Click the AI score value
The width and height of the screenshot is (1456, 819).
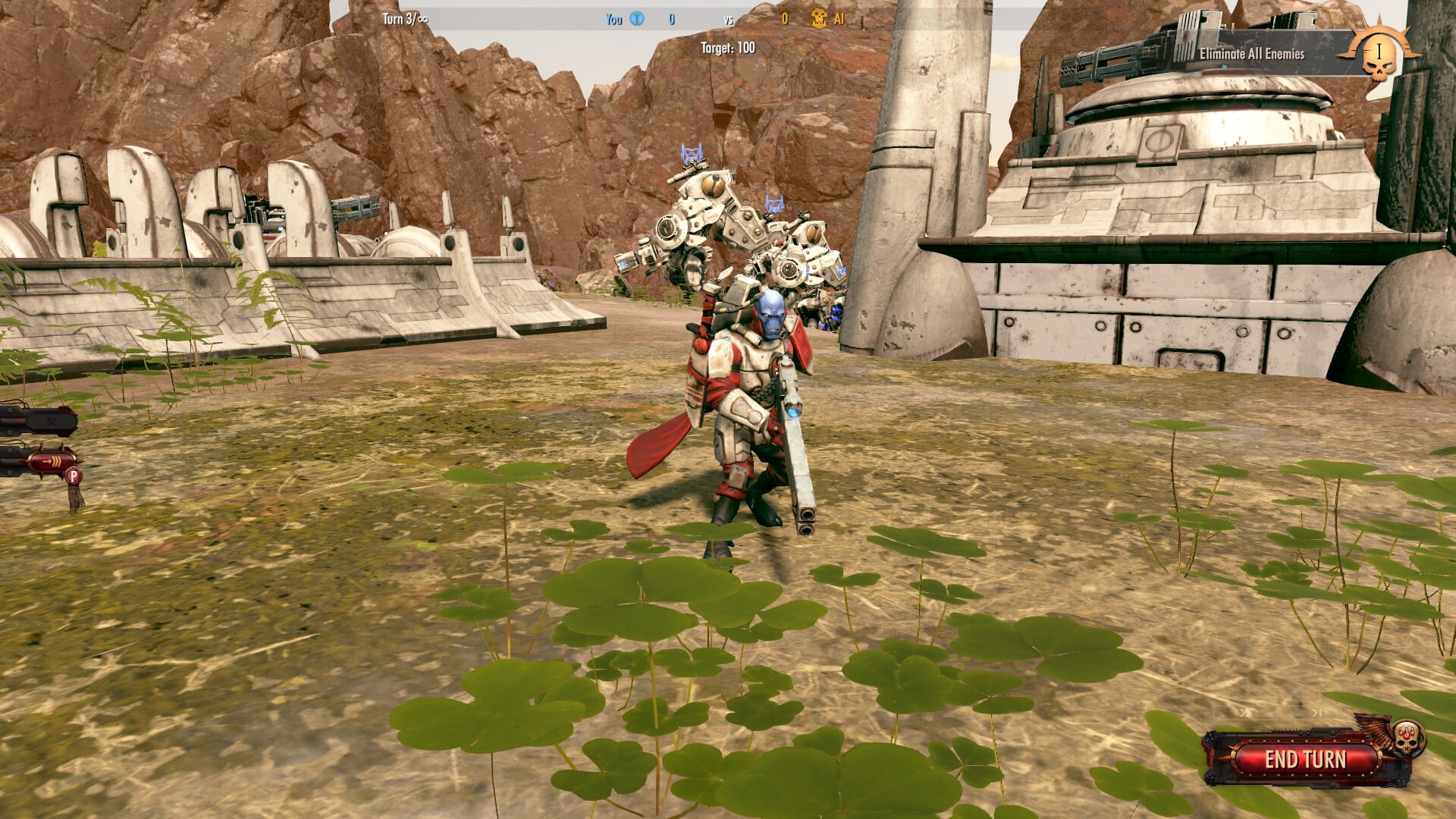pos(785,19)
